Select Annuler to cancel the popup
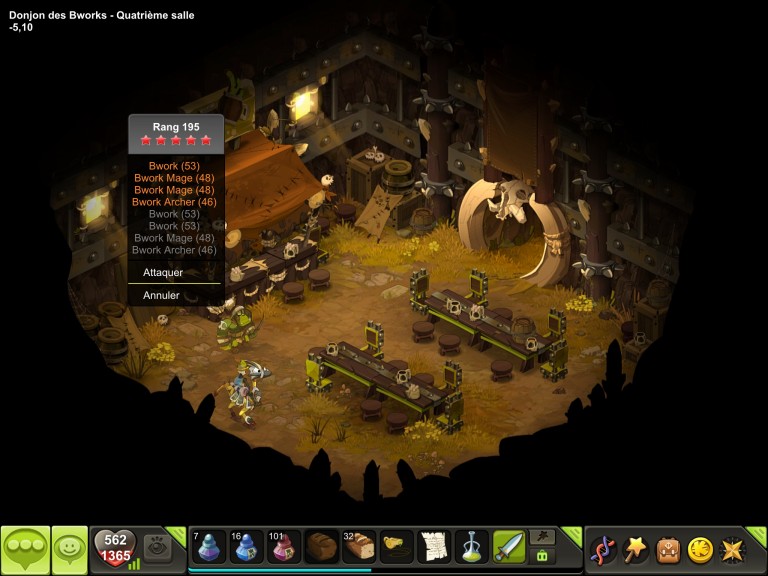The width and height of the screenshot is (768, 576). tap(161, 296)
